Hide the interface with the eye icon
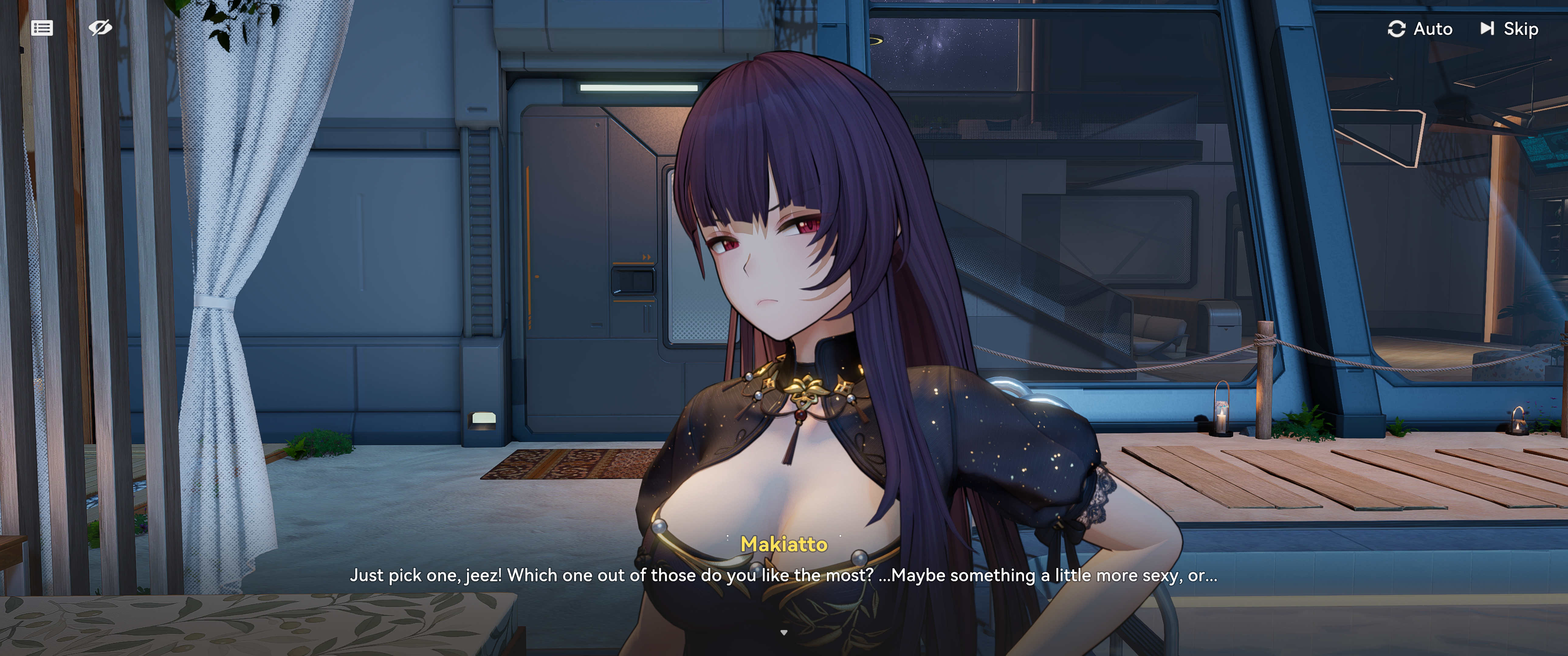Viewport: 1568px width, 656px height. pyautogui.click(x=100, y=27)
